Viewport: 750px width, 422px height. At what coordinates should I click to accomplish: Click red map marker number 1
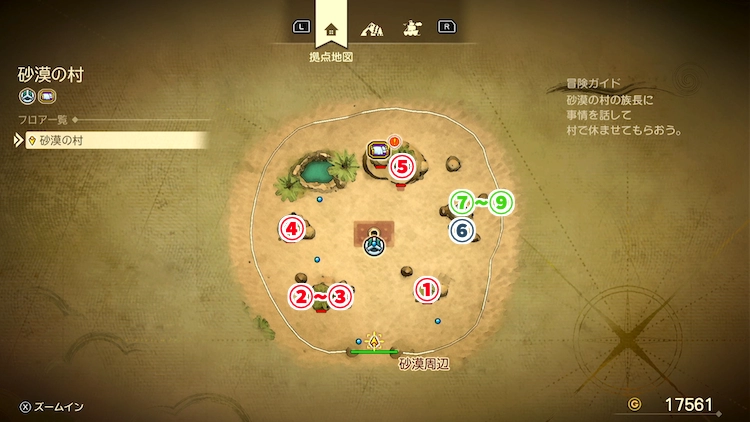tap(427, 289)
